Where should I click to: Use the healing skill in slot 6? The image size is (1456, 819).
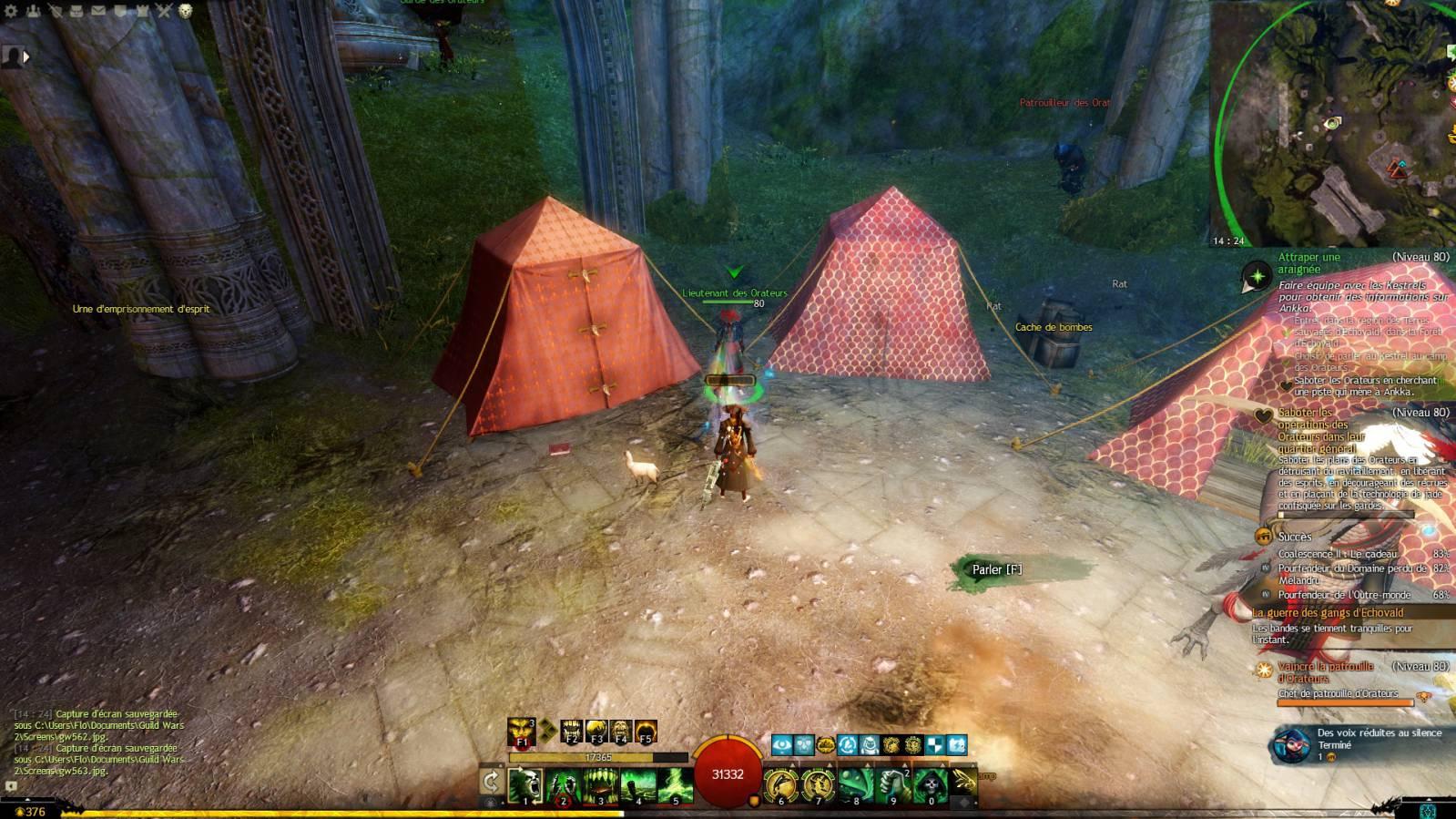(x=780, y=785)
